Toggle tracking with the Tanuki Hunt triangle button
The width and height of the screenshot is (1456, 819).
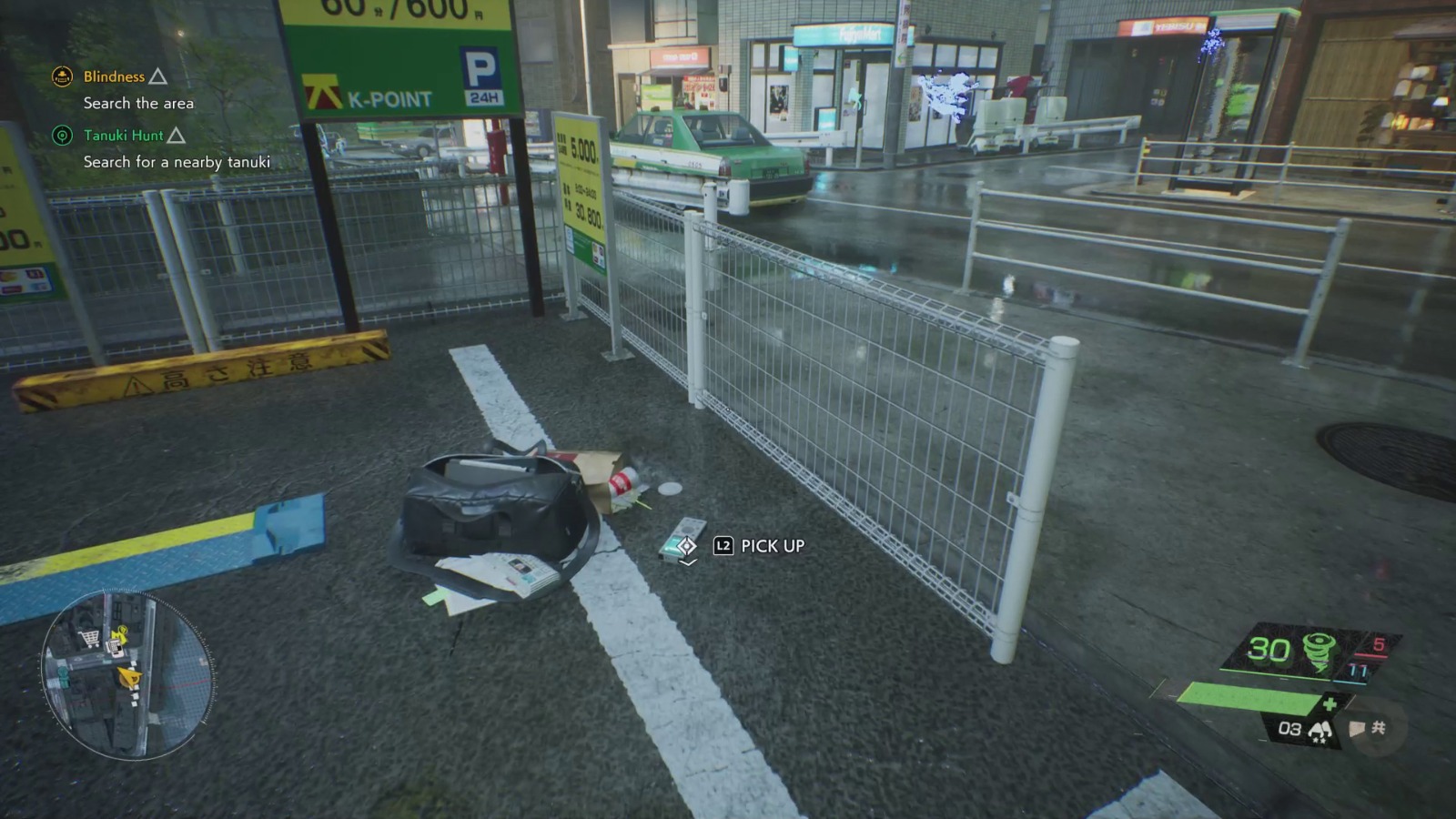pyautogui.click(x=178, y=135)
